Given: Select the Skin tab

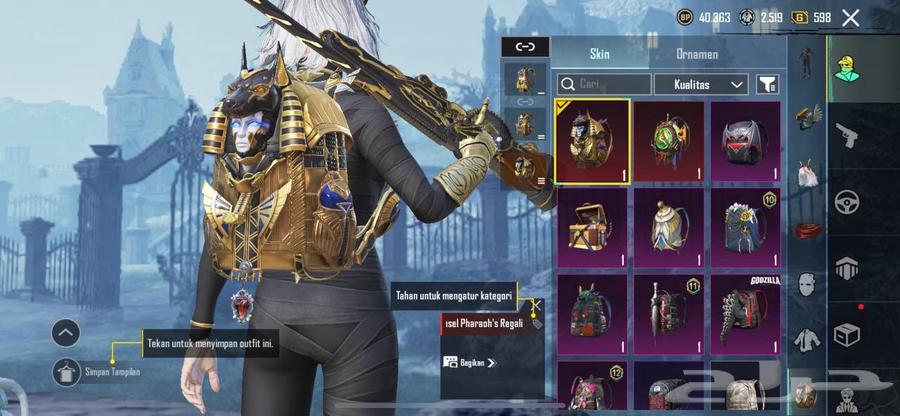Looking at the screenshot, I should pos(599,54).
